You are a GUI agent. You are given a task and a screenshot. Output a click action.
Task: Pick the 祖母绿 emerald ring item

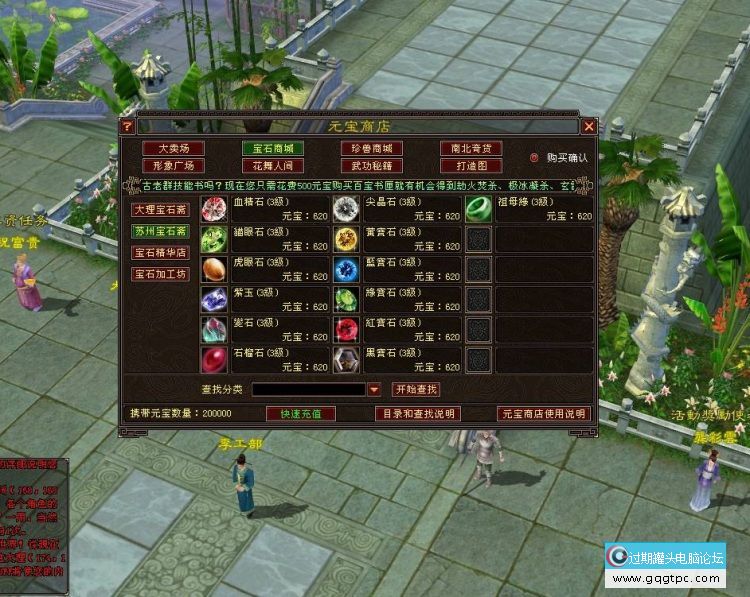click(479, 209)
